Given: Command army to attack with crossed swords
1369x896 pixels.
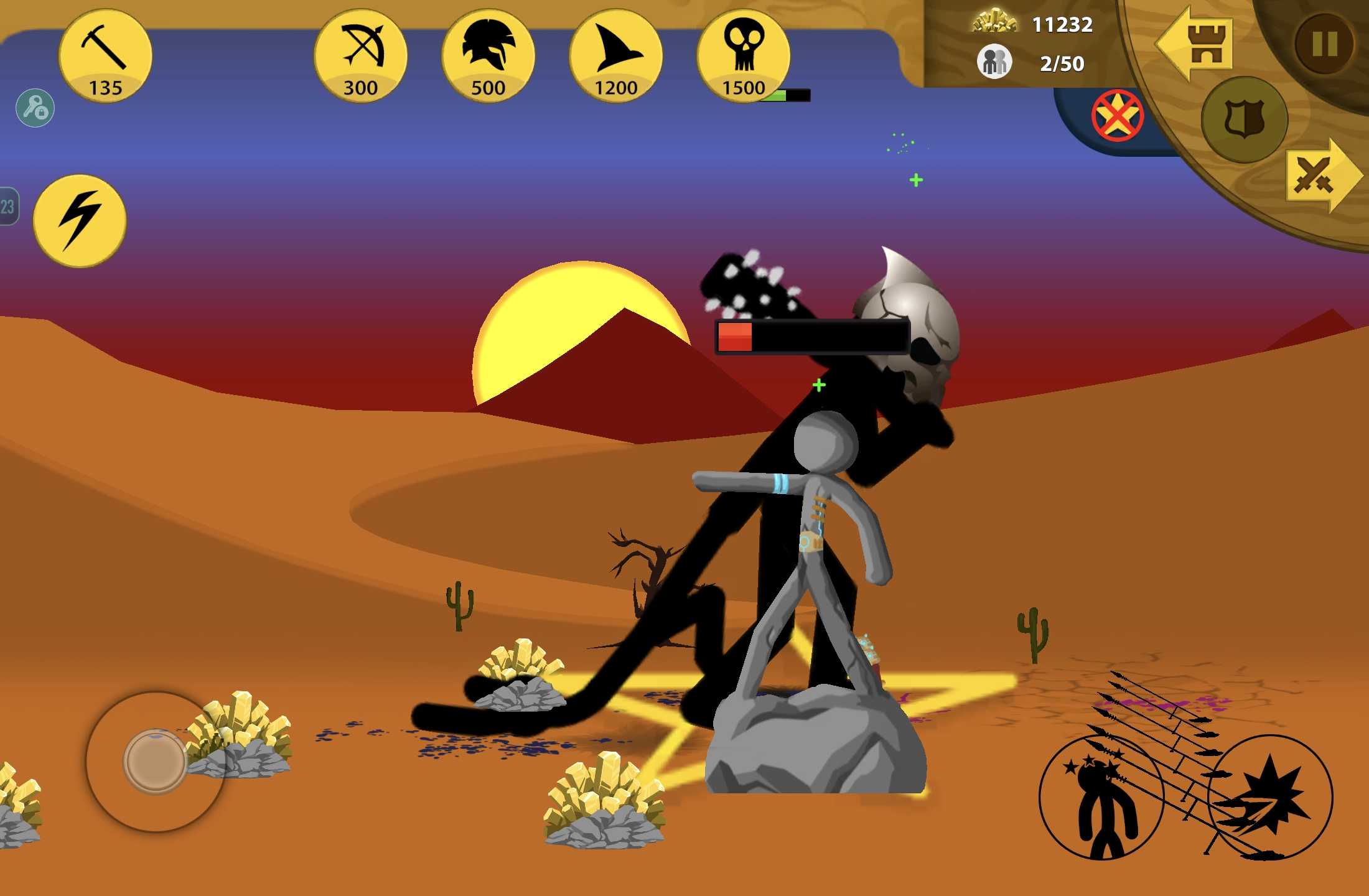Looking at the screenshot, I should [x=1319, y=176].
